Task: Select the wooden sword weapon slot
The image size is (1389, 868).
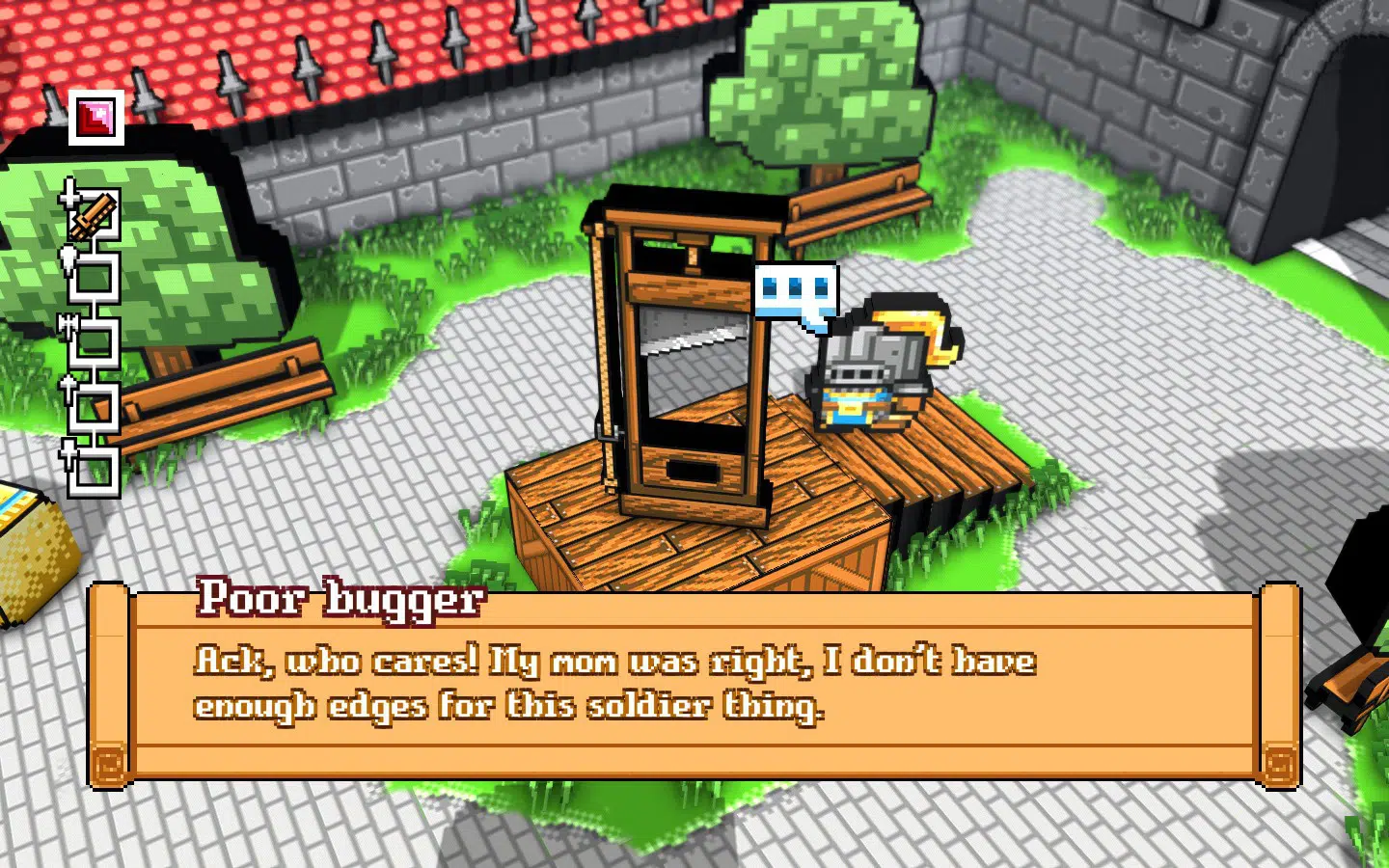Action: (x=94, y=214)
